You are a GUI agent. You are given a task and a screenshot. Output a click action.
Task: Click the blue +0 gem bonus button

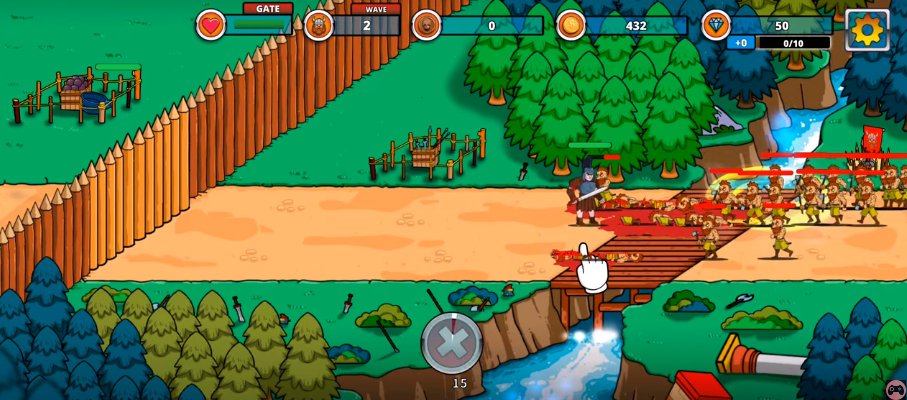click(741, 43)
